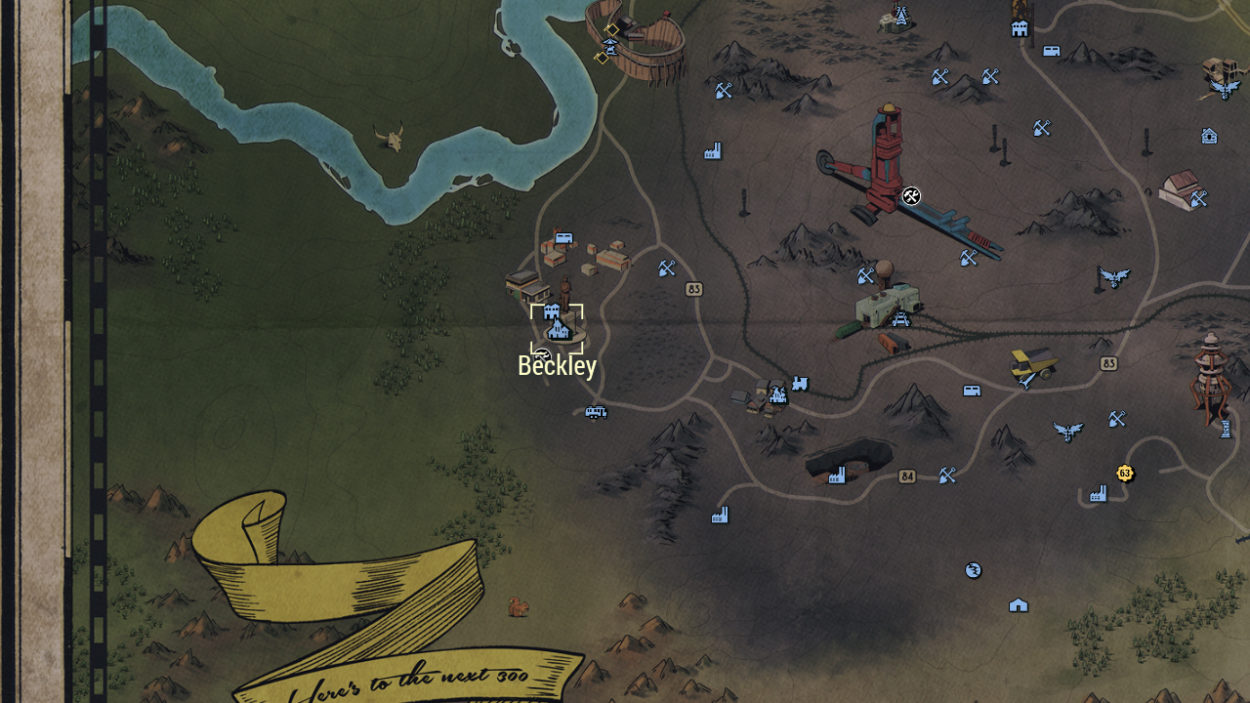Screen dimensions: 1250x703
Task: Choose the factory marker at the dark cave
Action: pos(837,475)
